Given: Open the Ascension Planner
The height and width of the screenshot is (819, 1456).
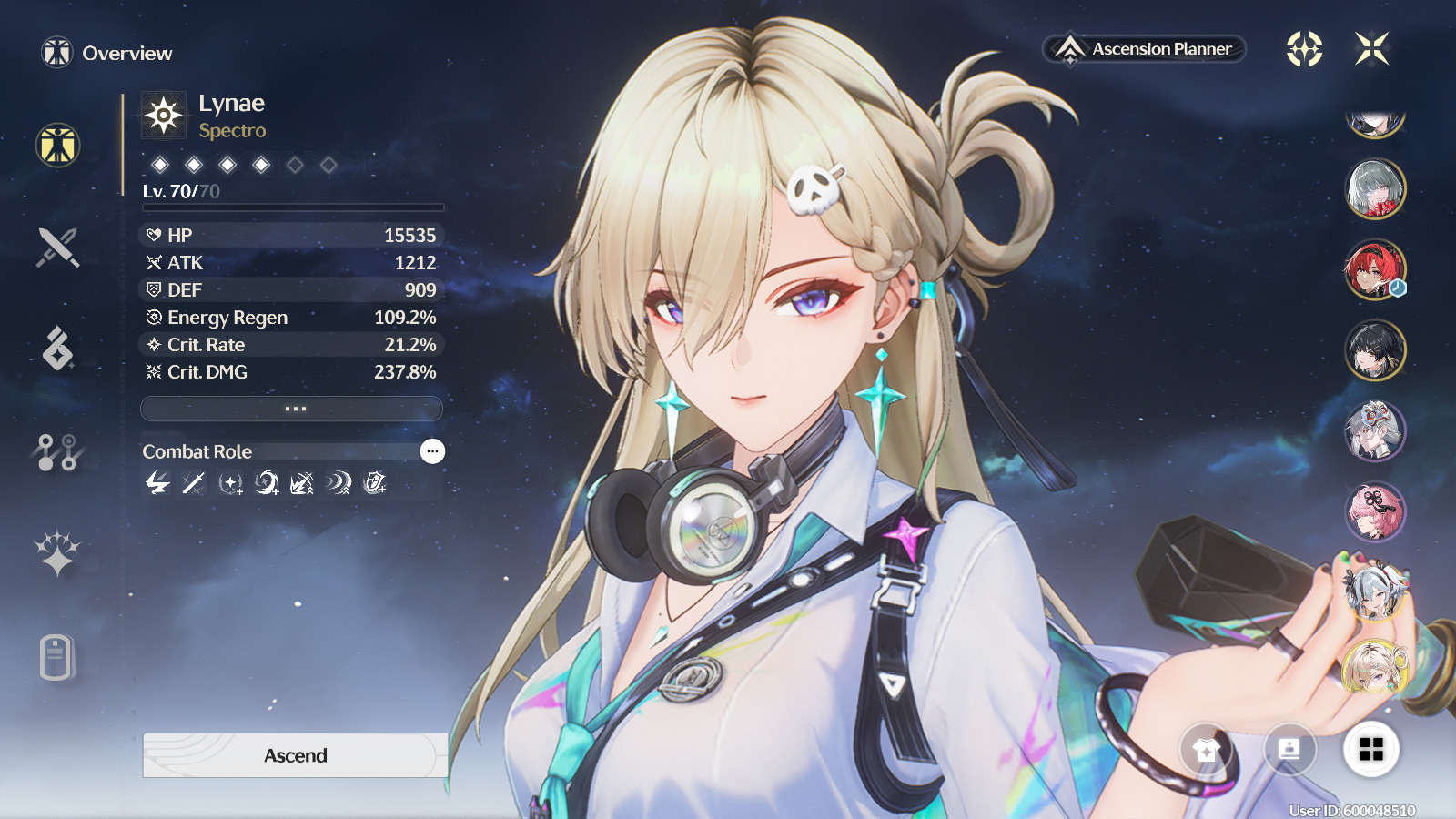Looking at the screenshot, I should click(1144, 49).
